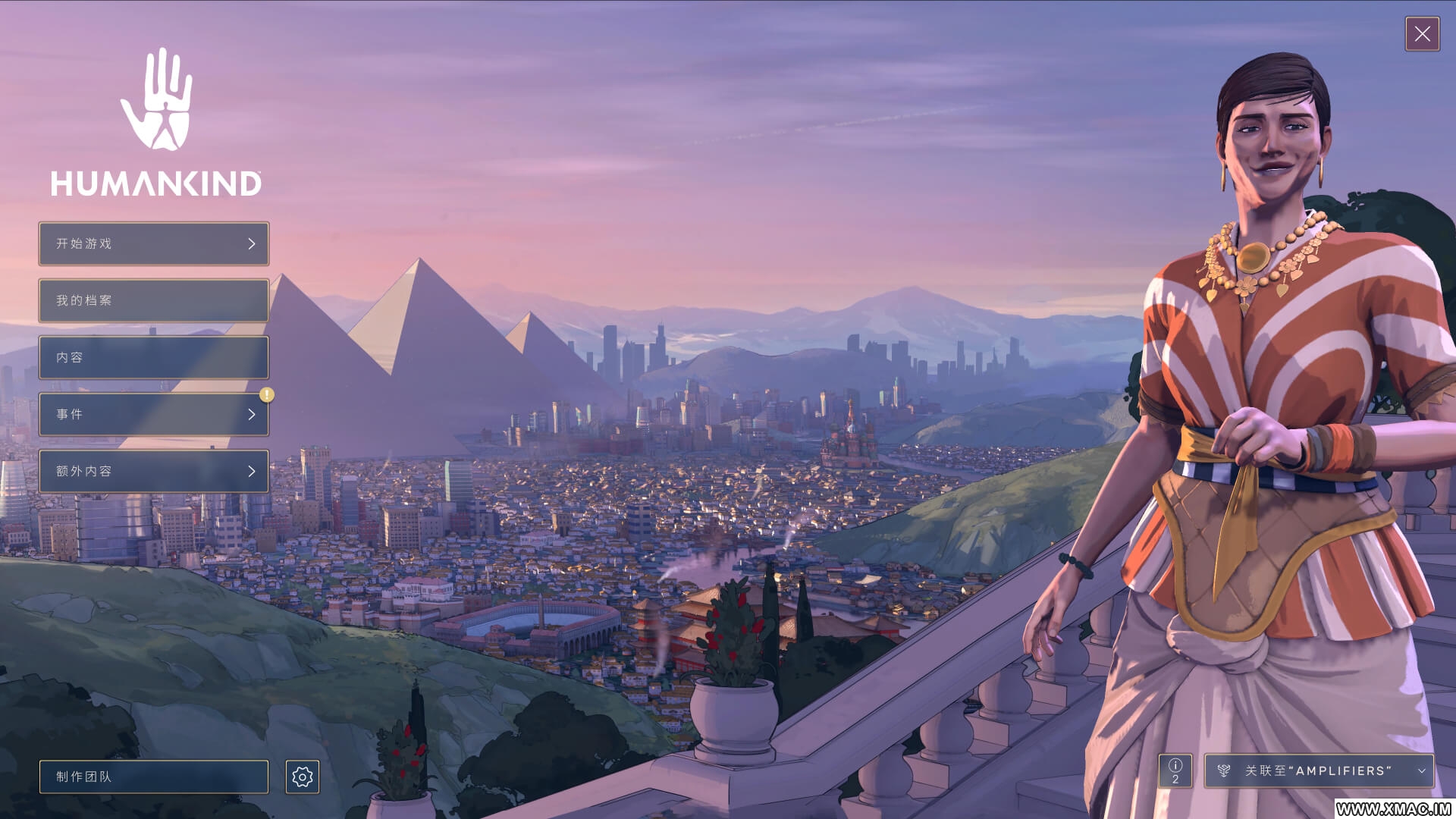Show the 制作团队 (Credits) screen
The image size is (1456, 819).
pos(154,777)
